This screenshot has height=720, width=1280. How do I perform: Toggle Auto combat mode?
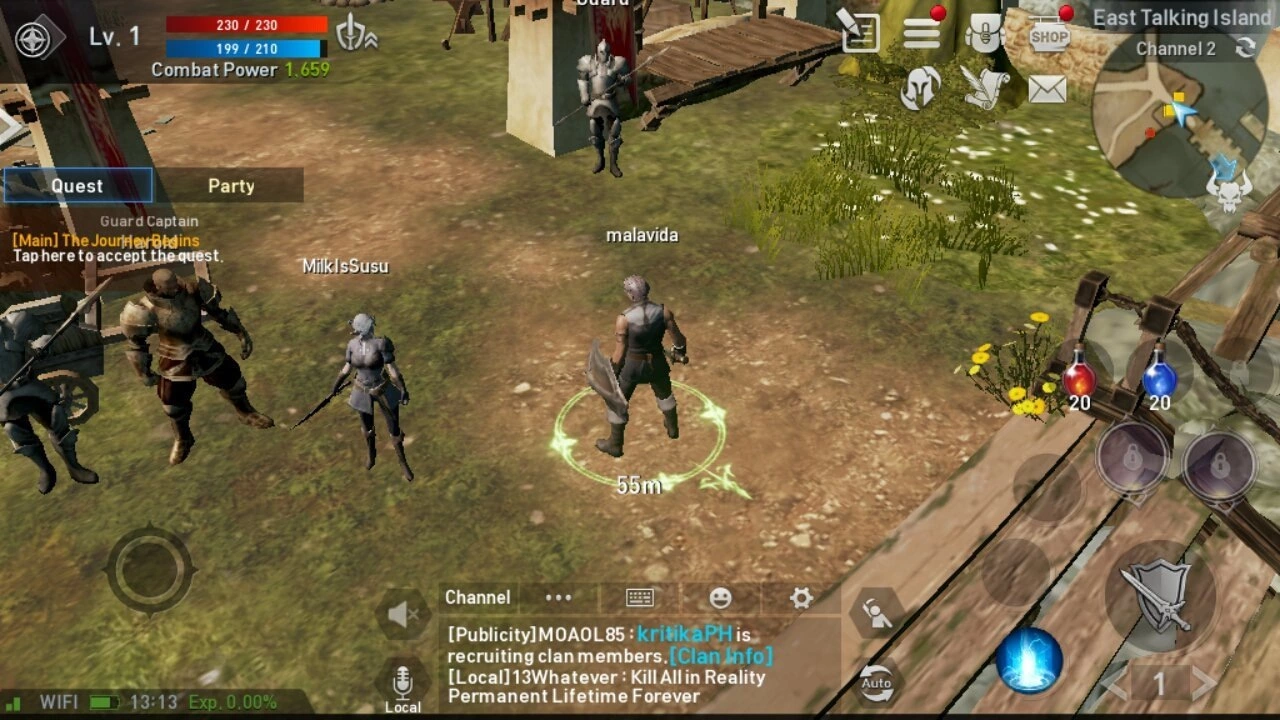click(x=876, y=682)
